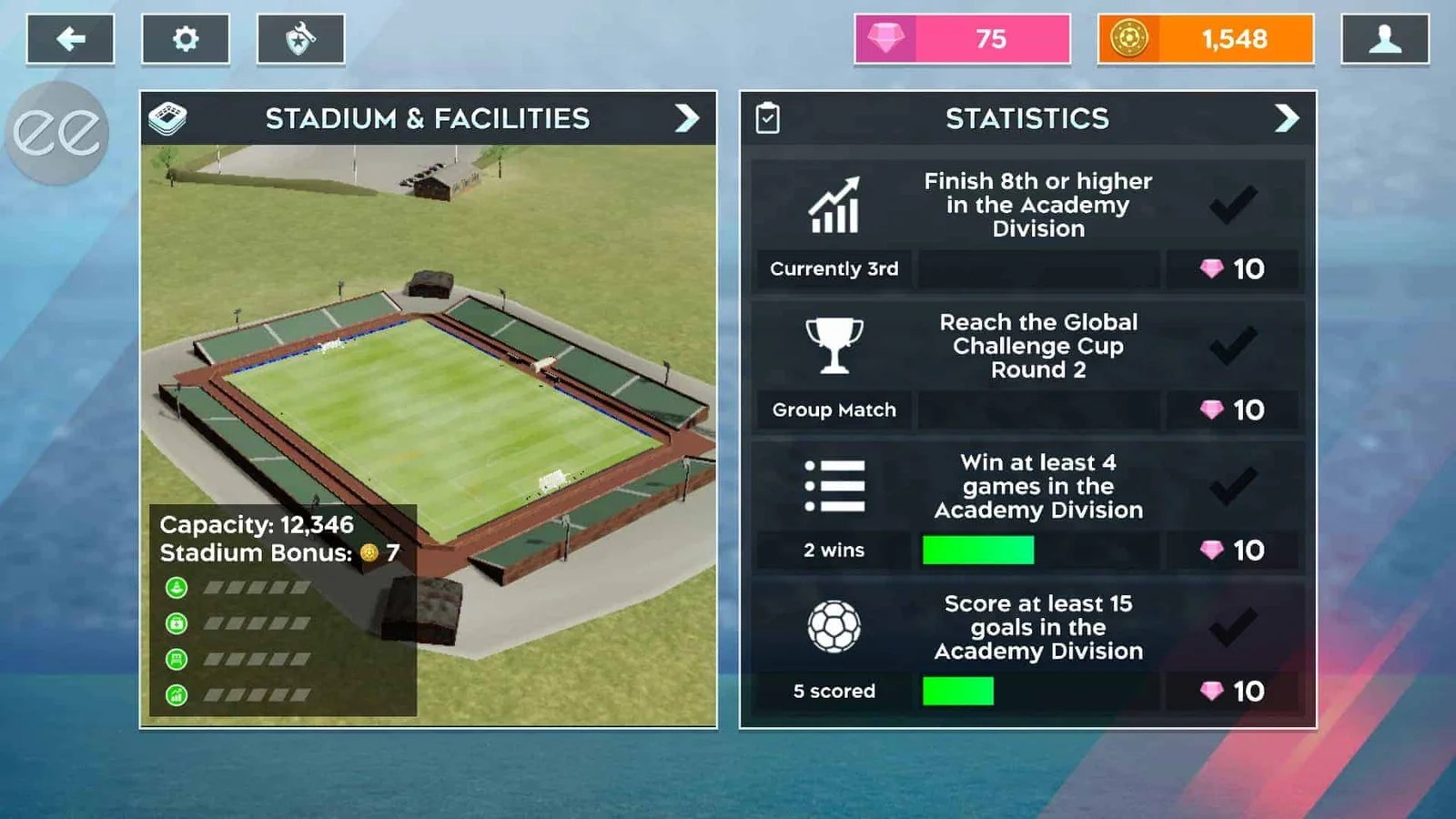Click the list icon on the Win 4 games objective

tap(835, 486)
